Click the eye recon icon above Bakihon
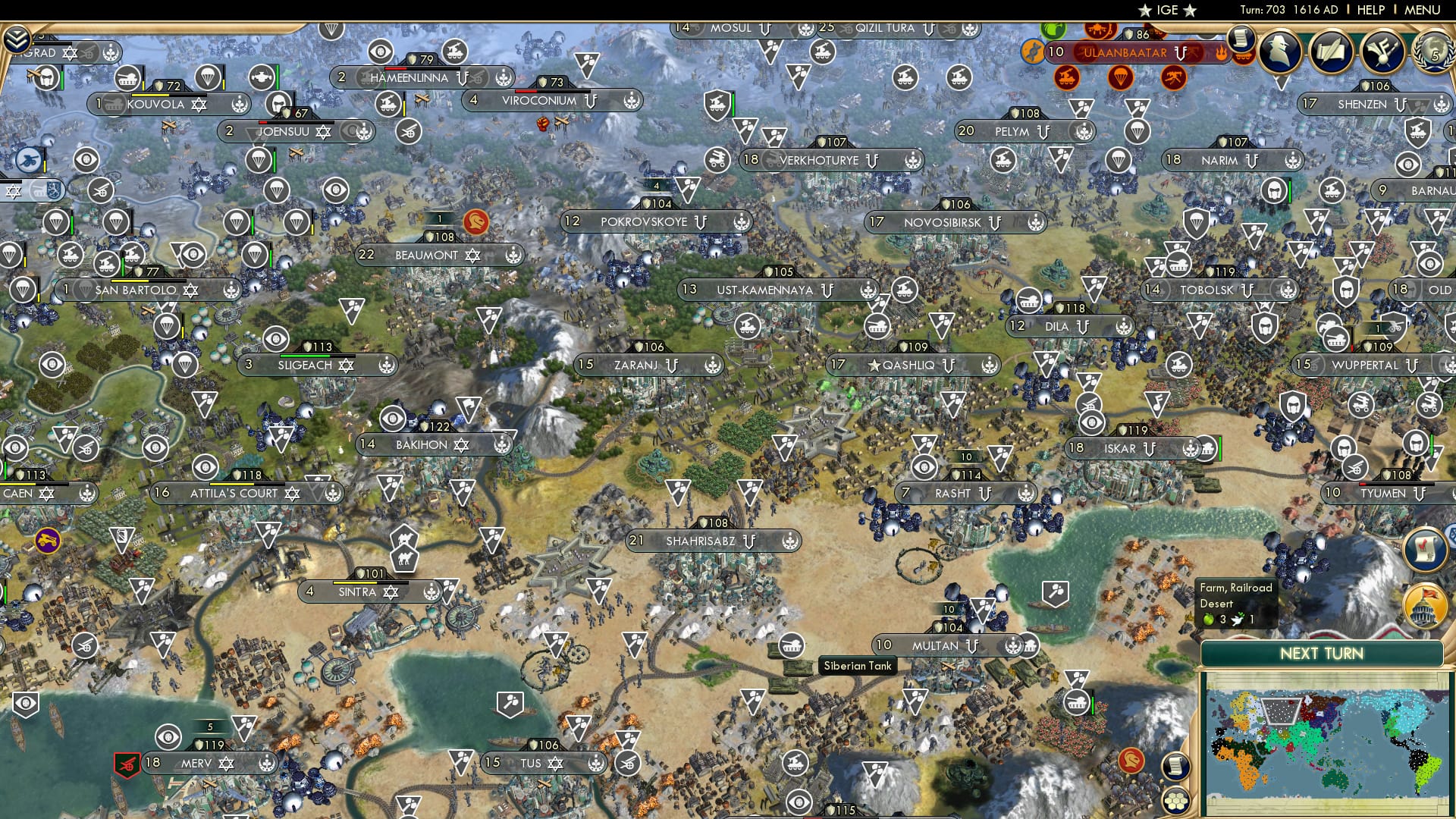1456x819 pixels. click(393, 418)
